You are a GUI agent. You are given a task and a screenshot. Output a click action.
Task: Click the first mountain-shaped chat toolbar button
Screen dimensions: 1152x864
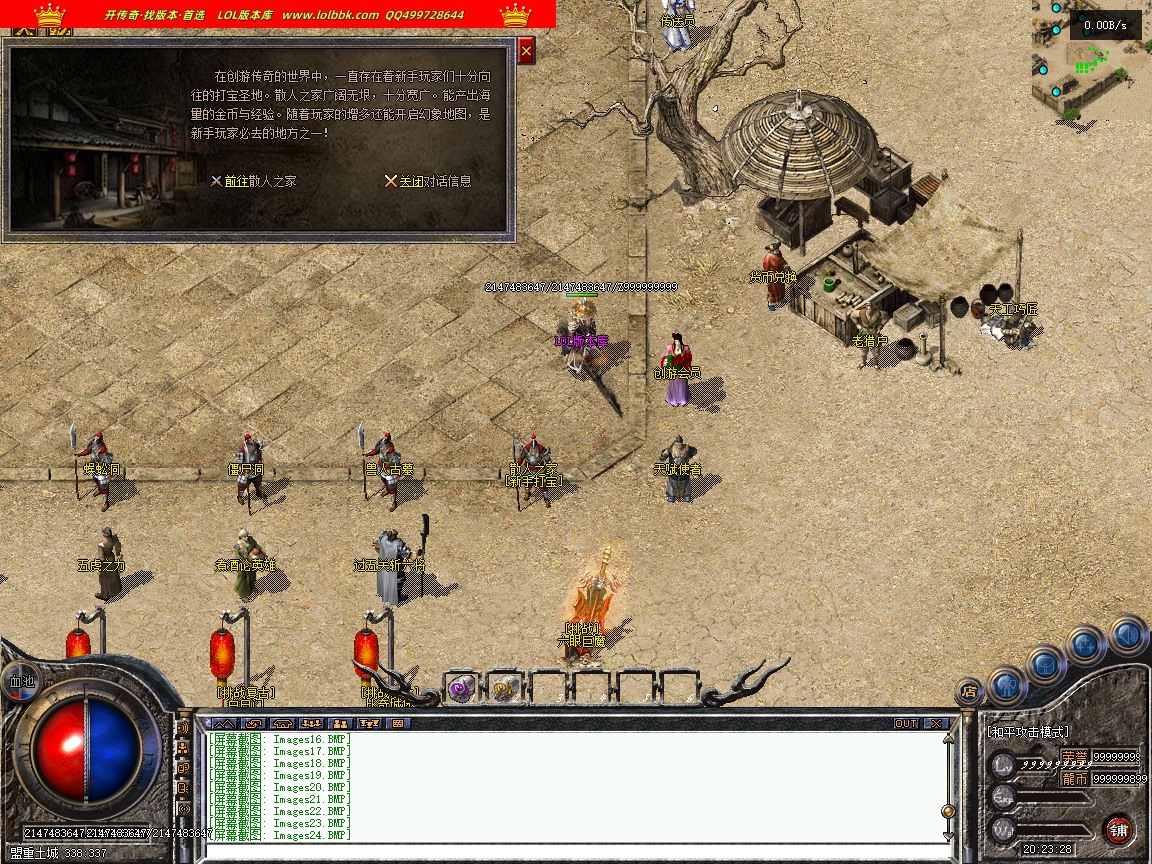(223, 723)
